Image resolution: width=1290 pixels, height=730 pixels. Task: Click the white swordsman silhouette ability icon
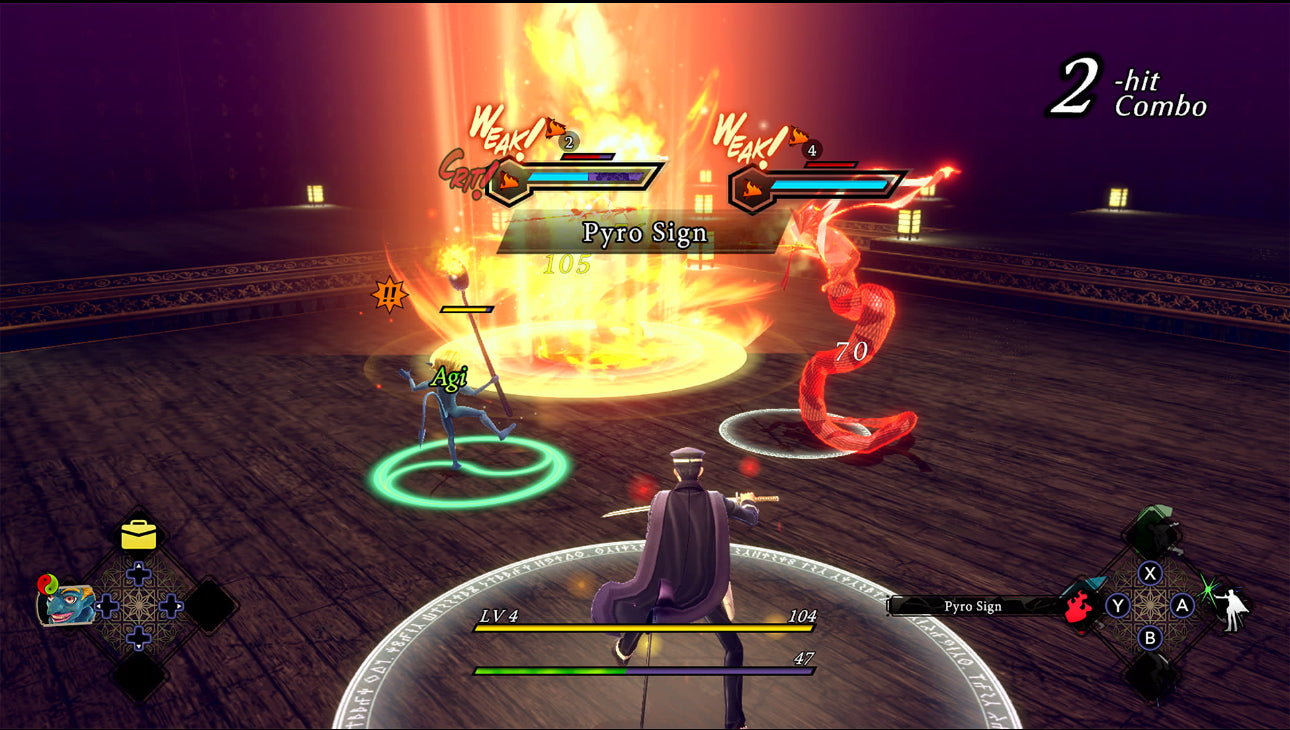(1231, 610)
